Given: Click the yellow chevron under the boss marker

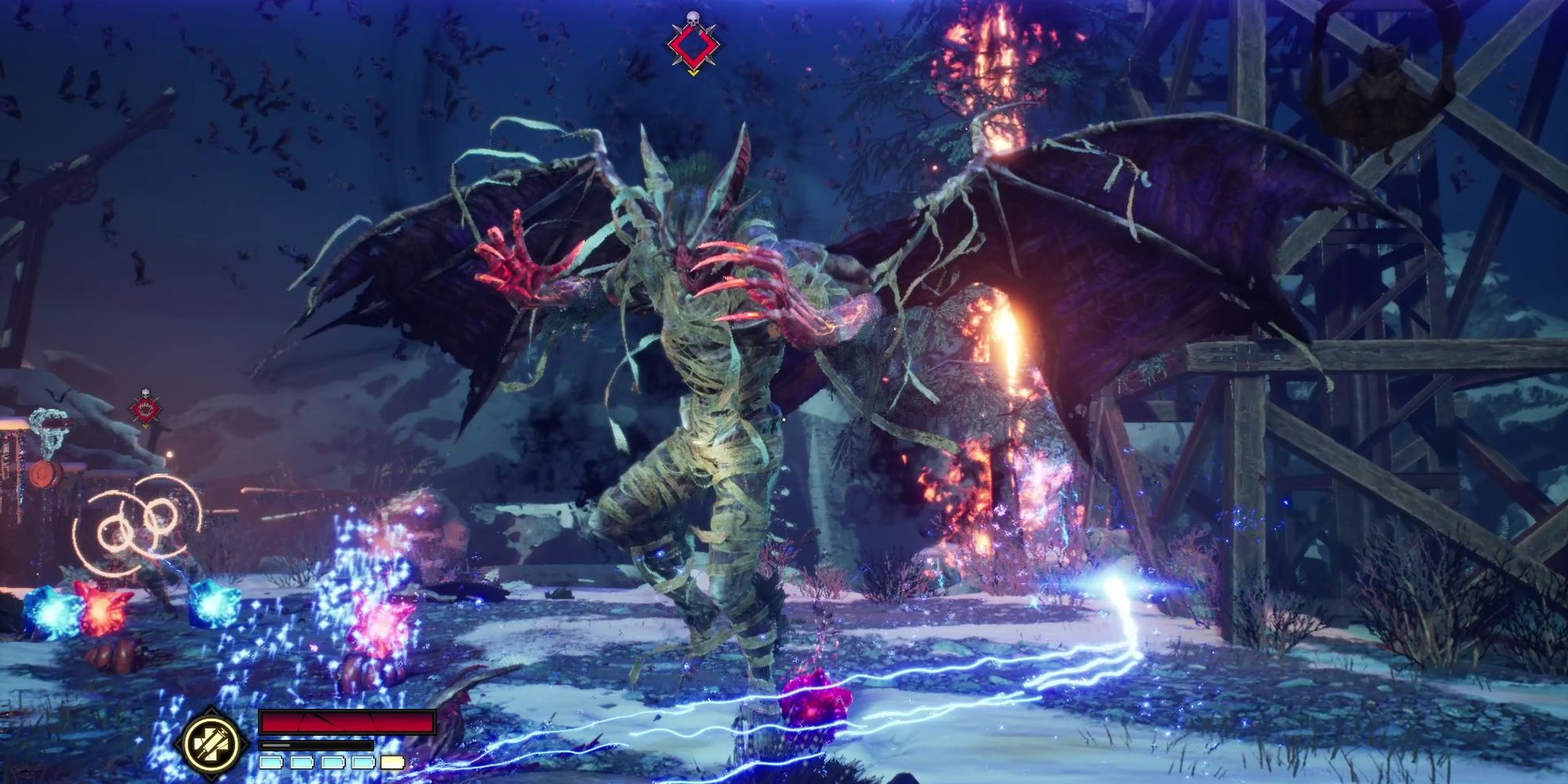Looking at the screenshot, I should click(694, 73).
